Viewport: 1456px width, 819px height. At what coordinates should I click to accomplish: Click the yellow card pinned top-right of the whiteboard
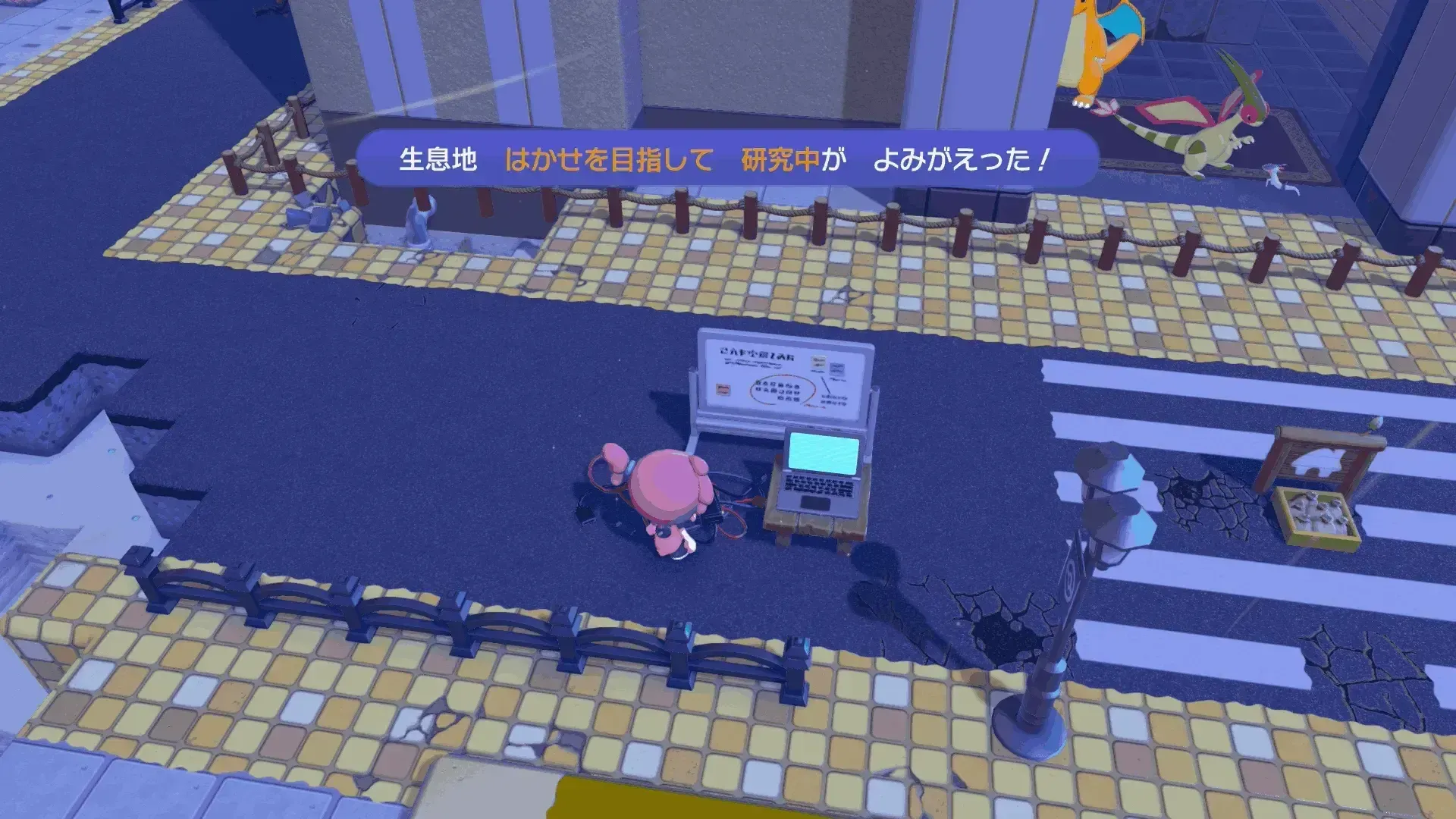pos(819,362)
